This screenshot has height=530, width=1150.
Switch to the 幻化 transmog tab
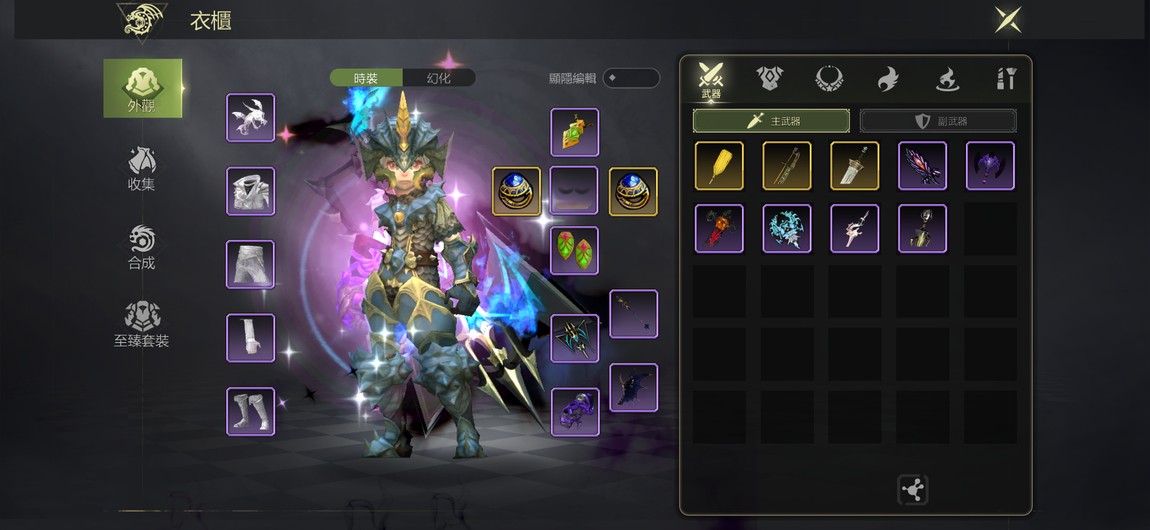[439, 78]
